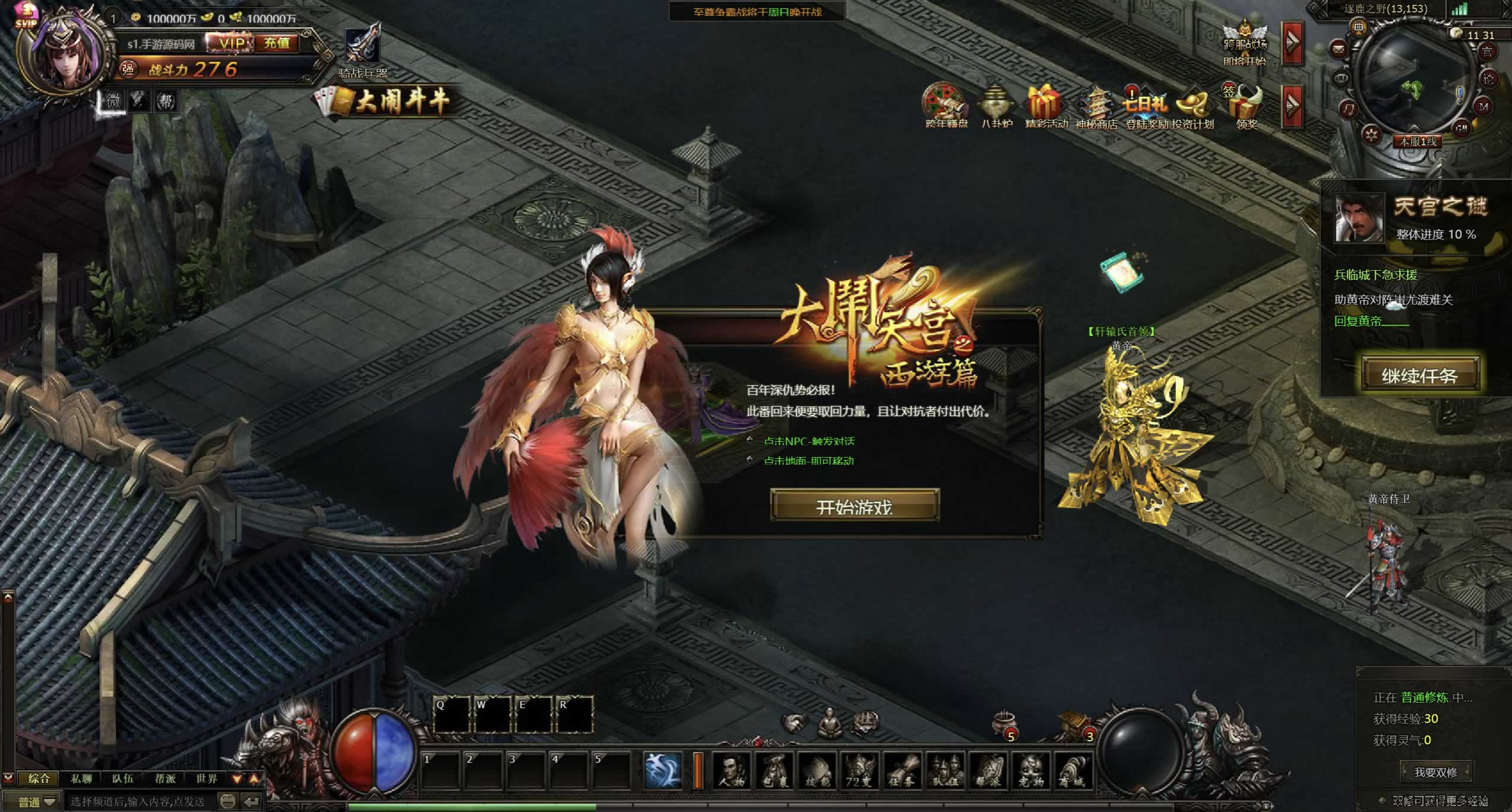Image resolution: width=1512 pixels, height=812 pixels.
Task: Open the 包裹 bag inventory
Action: coord(774,770)
